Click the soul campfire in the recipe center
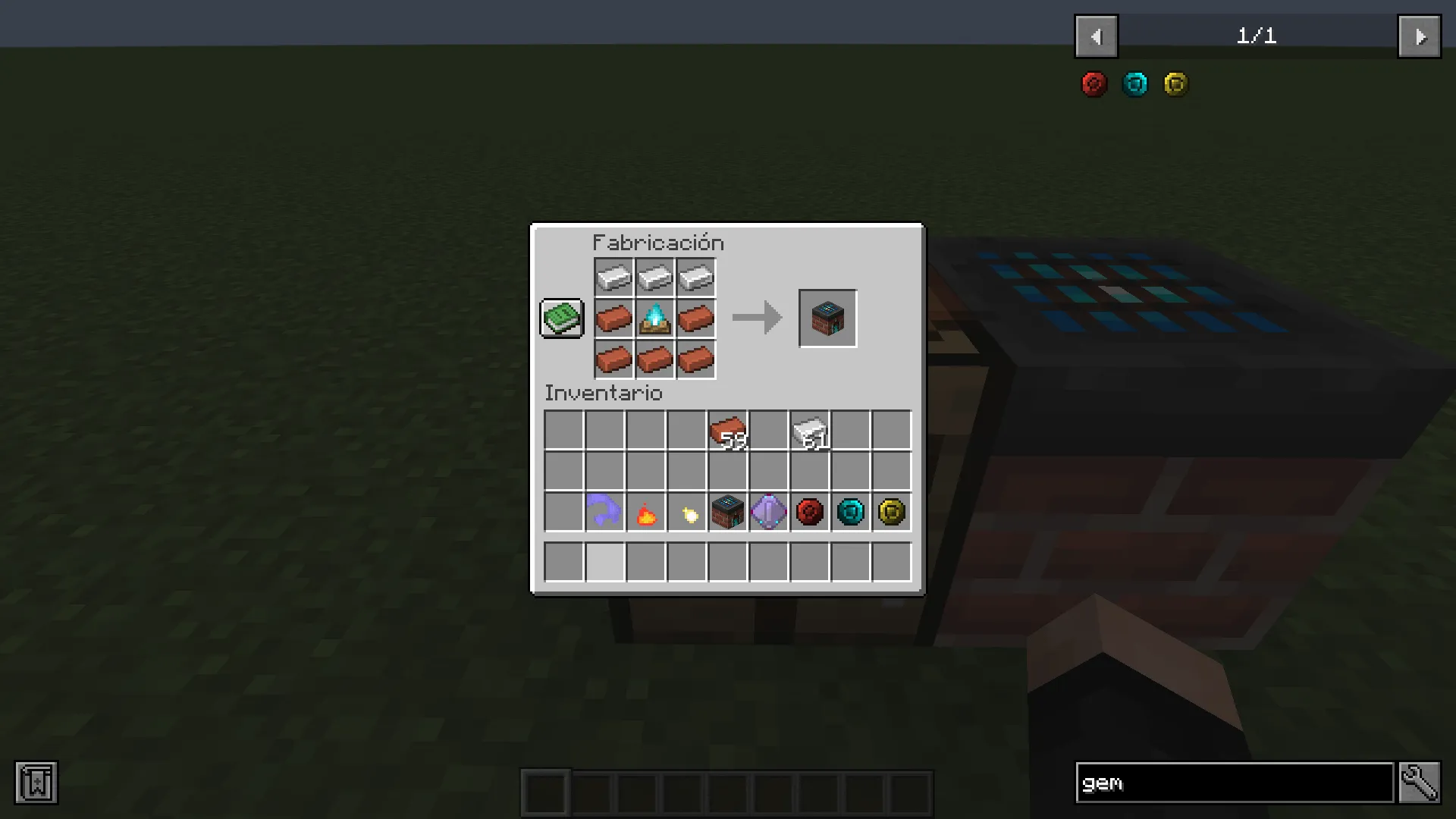 click(654, 318)
